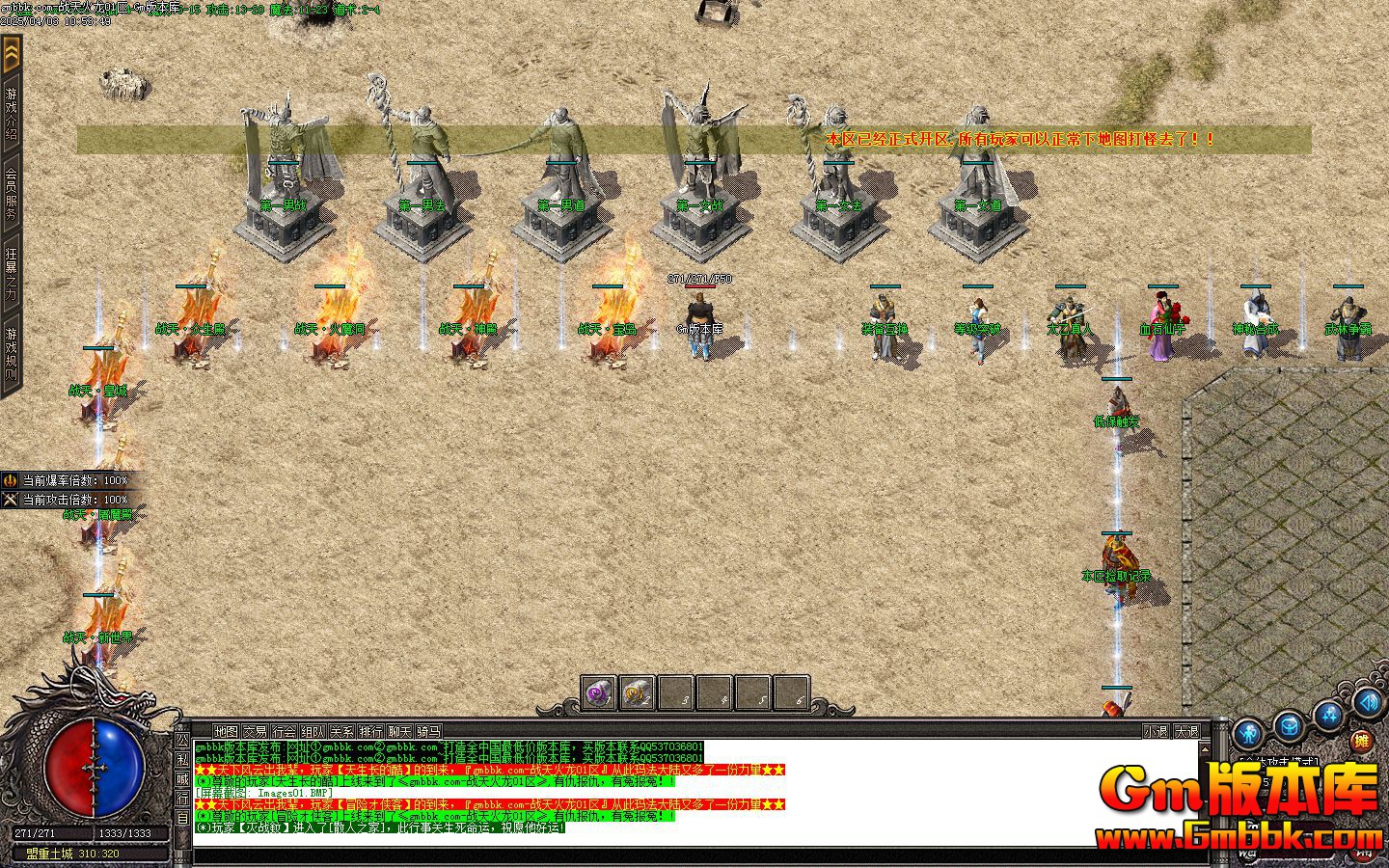1389x868 pixels.
Task: Select the 狂暴之力 side tab
Action: (x=12, y=275)
